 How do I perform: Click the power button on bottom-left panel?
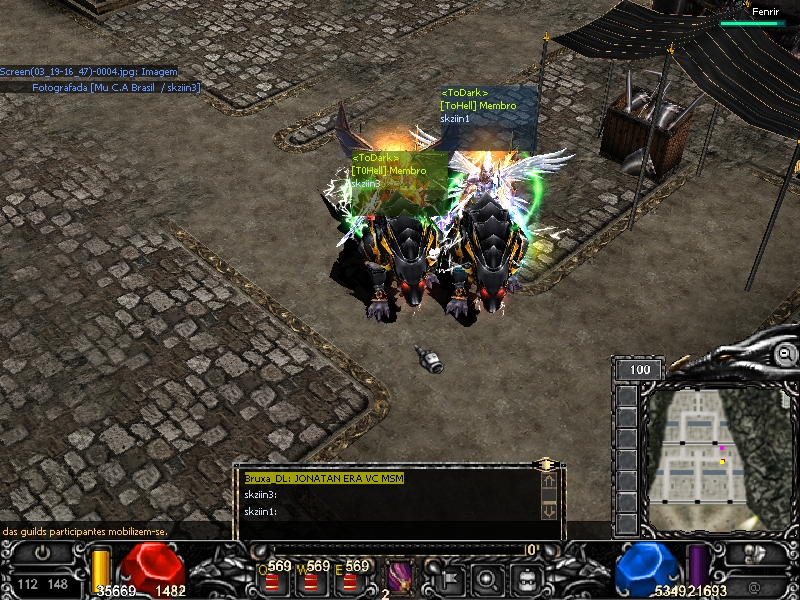click(41, 552)
